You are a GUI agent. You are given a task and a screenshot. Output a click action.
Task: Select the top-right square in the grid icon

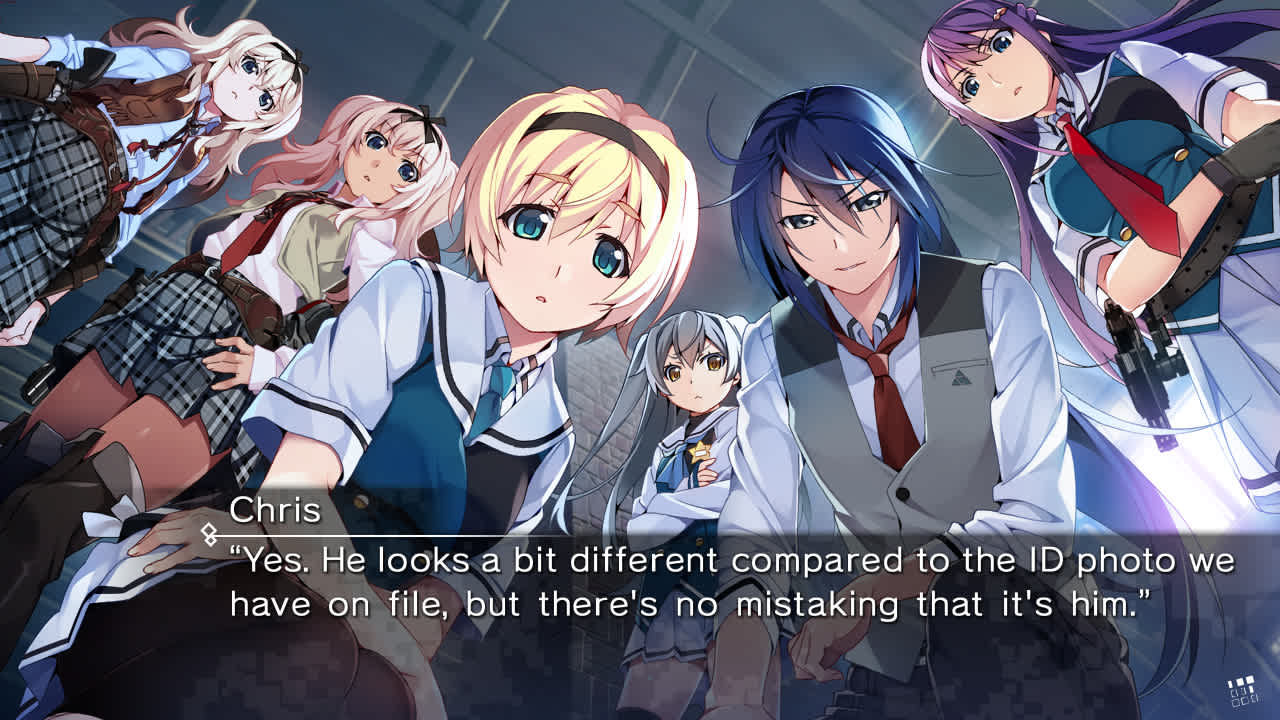point(1250,679)
